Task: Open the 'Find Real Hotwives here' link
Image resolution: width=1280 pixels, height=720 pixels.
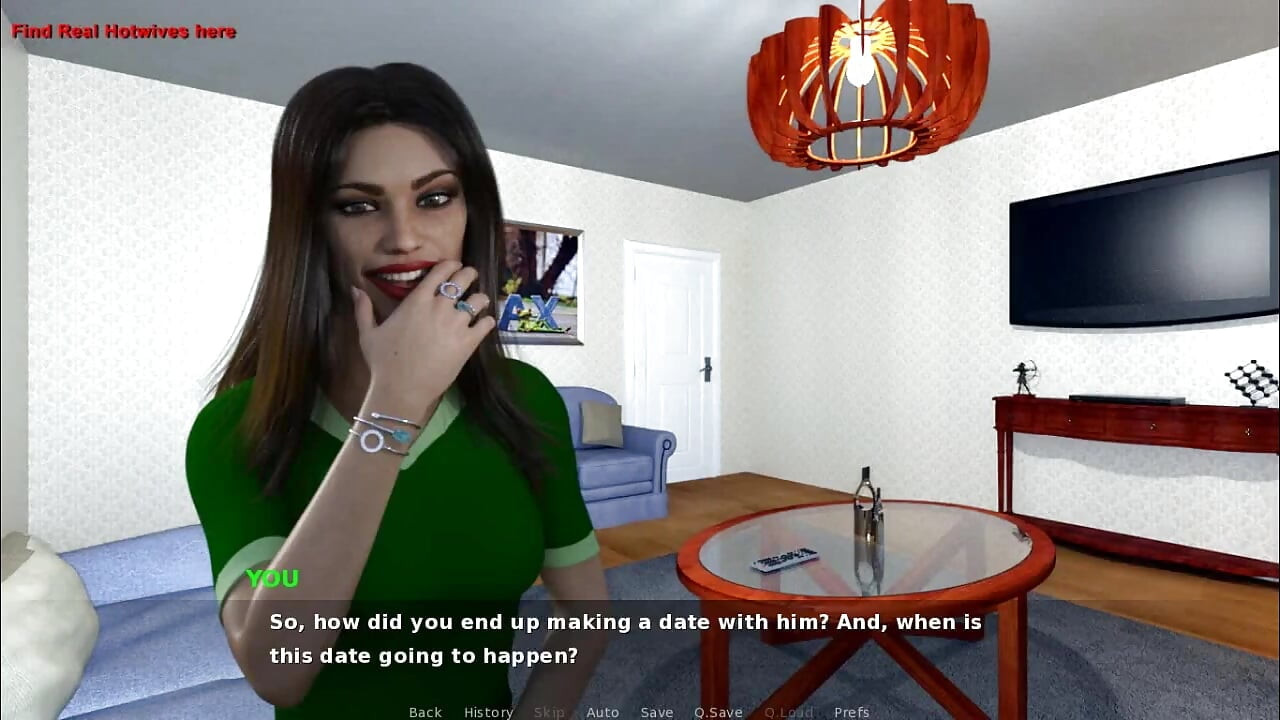Action: click(123, 31)
